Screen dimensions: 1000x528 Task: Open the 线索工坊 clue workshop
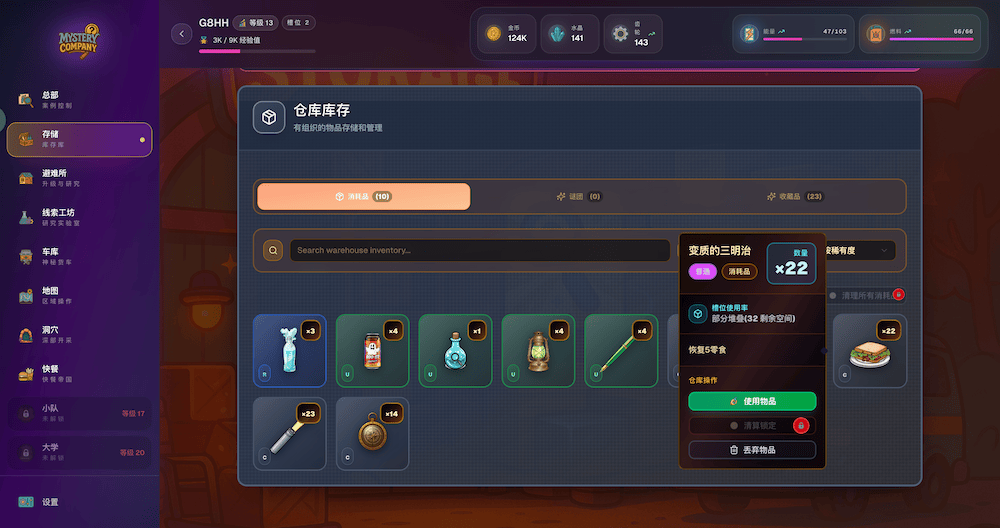click(79, 216)
